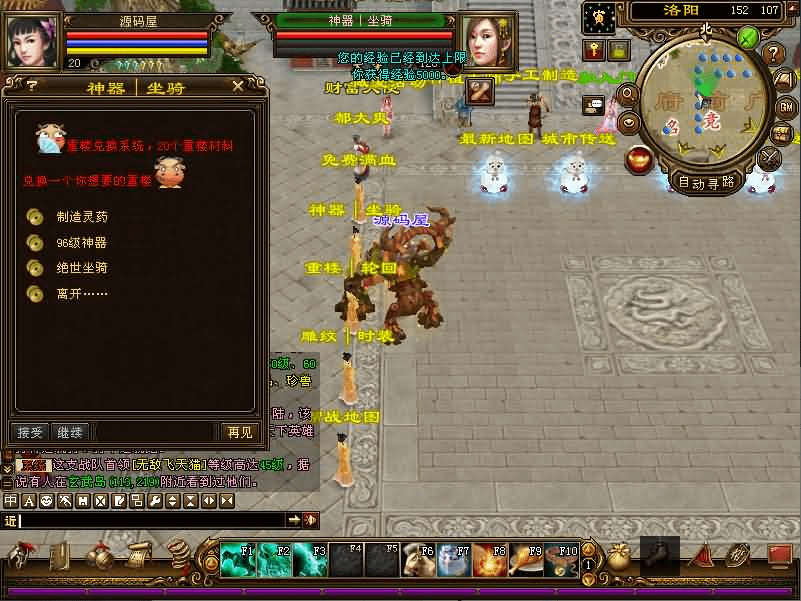801x601 pixels.
Task: Click the green sword icon above the minimap
Action: 748,38
